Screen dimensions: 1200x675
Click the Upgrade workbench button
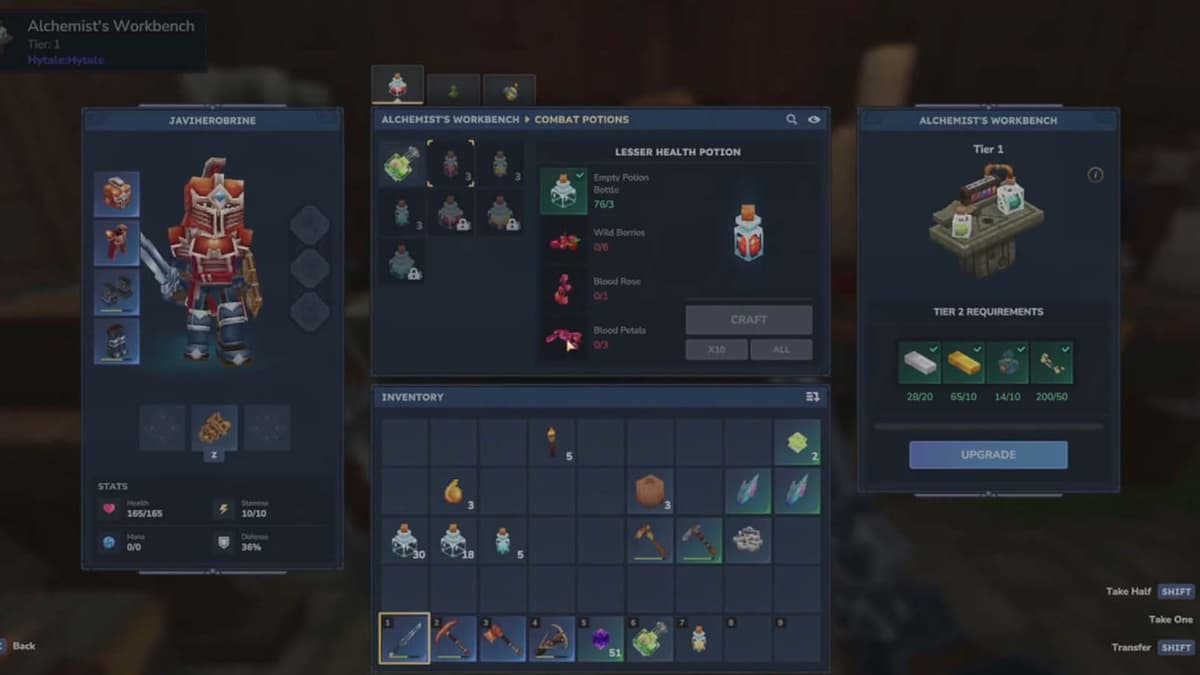tap(987, 455)
